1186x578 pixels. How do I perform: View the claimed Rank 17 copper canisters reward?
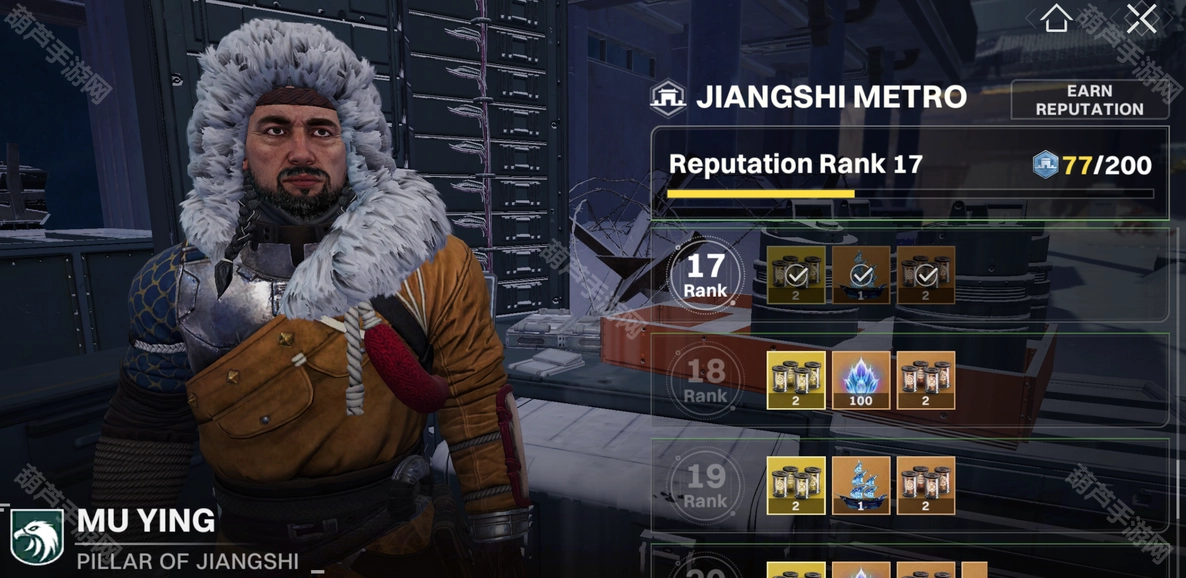tap(926, 275)
